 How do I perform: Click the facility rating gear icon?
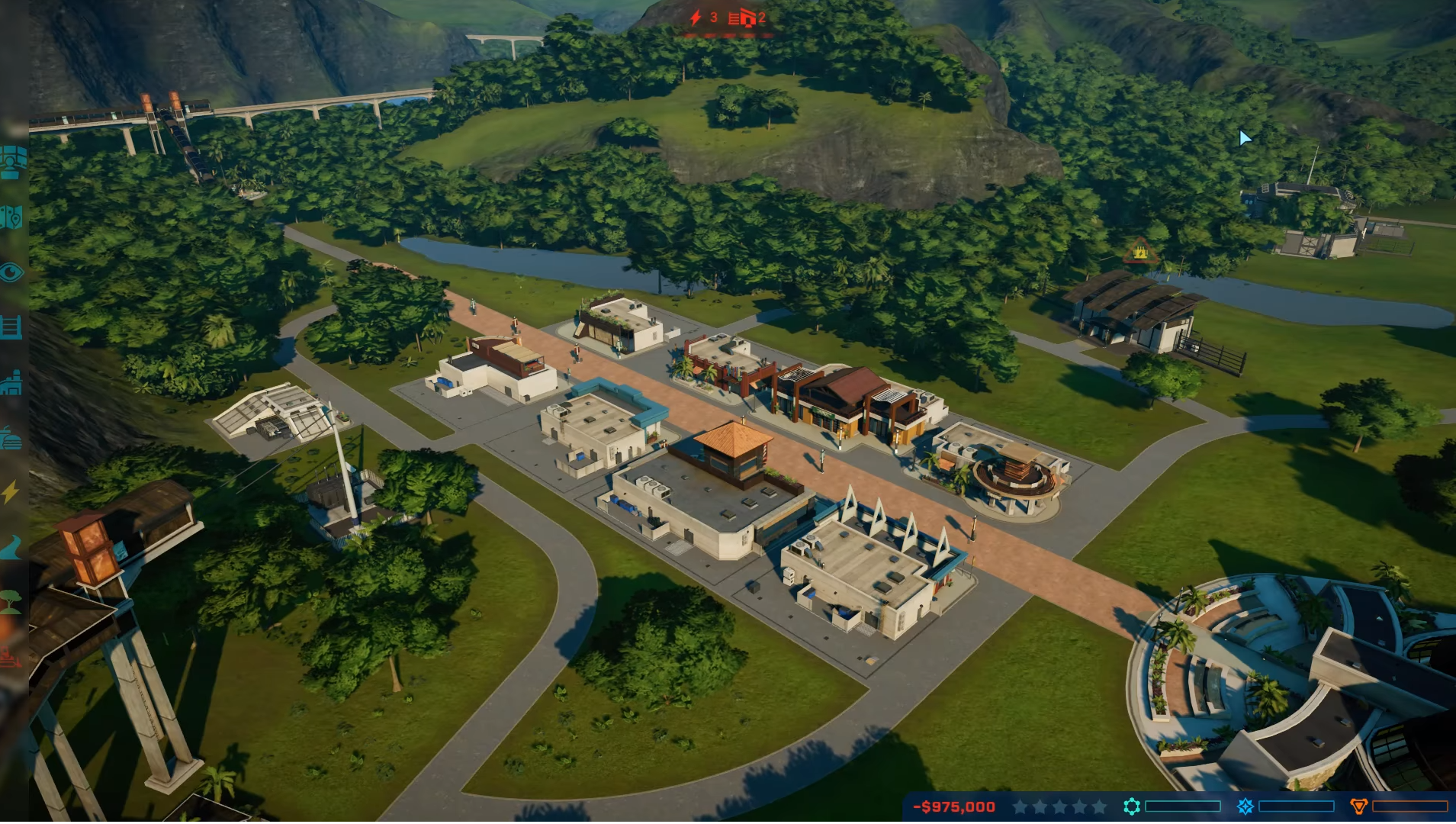1133,806
